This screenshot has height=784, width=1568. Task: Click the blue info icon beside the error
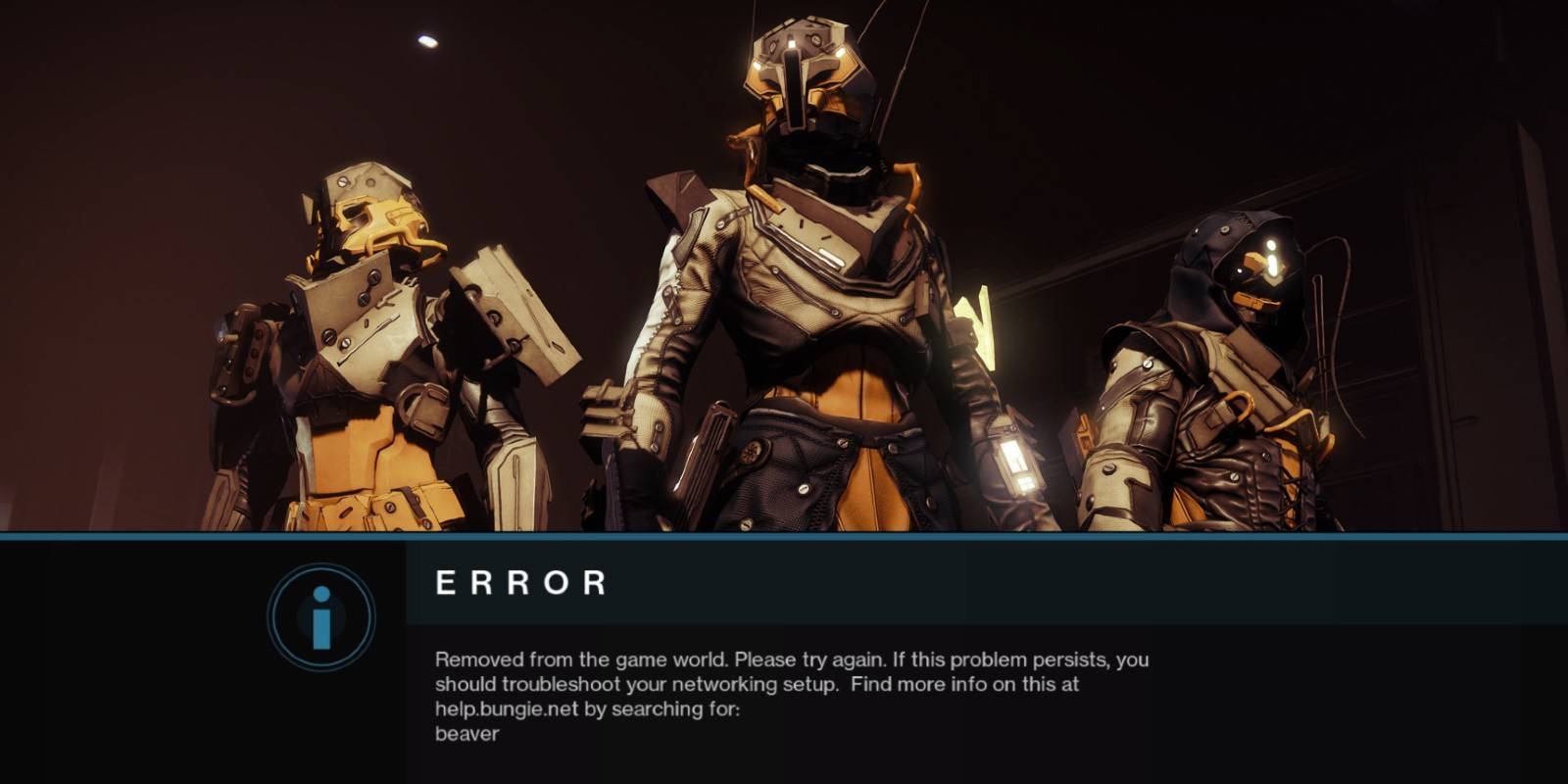(x=321, y=617)
